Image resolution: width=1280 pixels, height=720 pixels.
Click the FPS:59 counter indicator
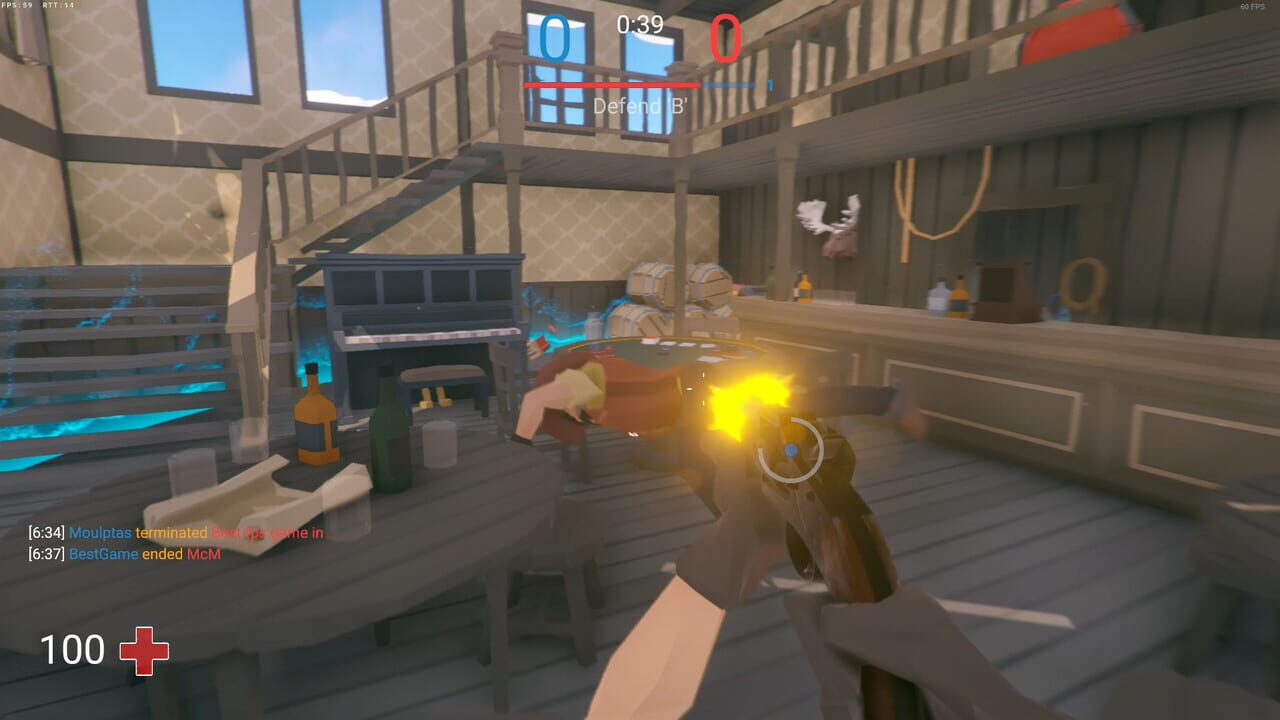tap(18, 5)
